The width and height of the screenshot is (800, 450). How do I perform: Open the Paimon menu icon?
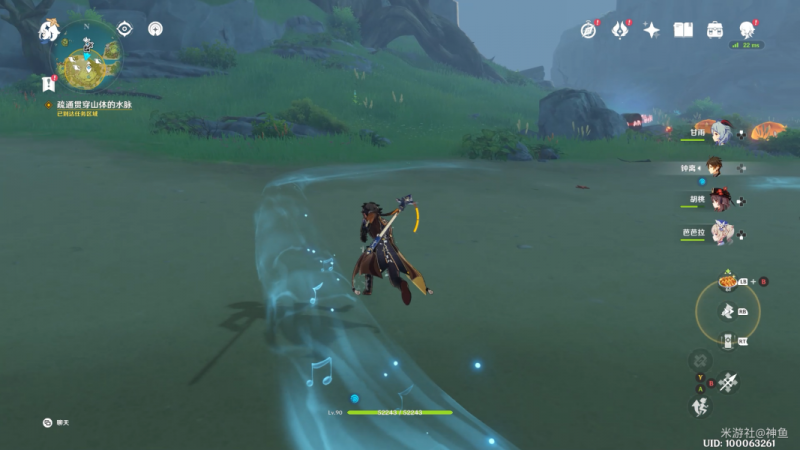pos(48,31)
